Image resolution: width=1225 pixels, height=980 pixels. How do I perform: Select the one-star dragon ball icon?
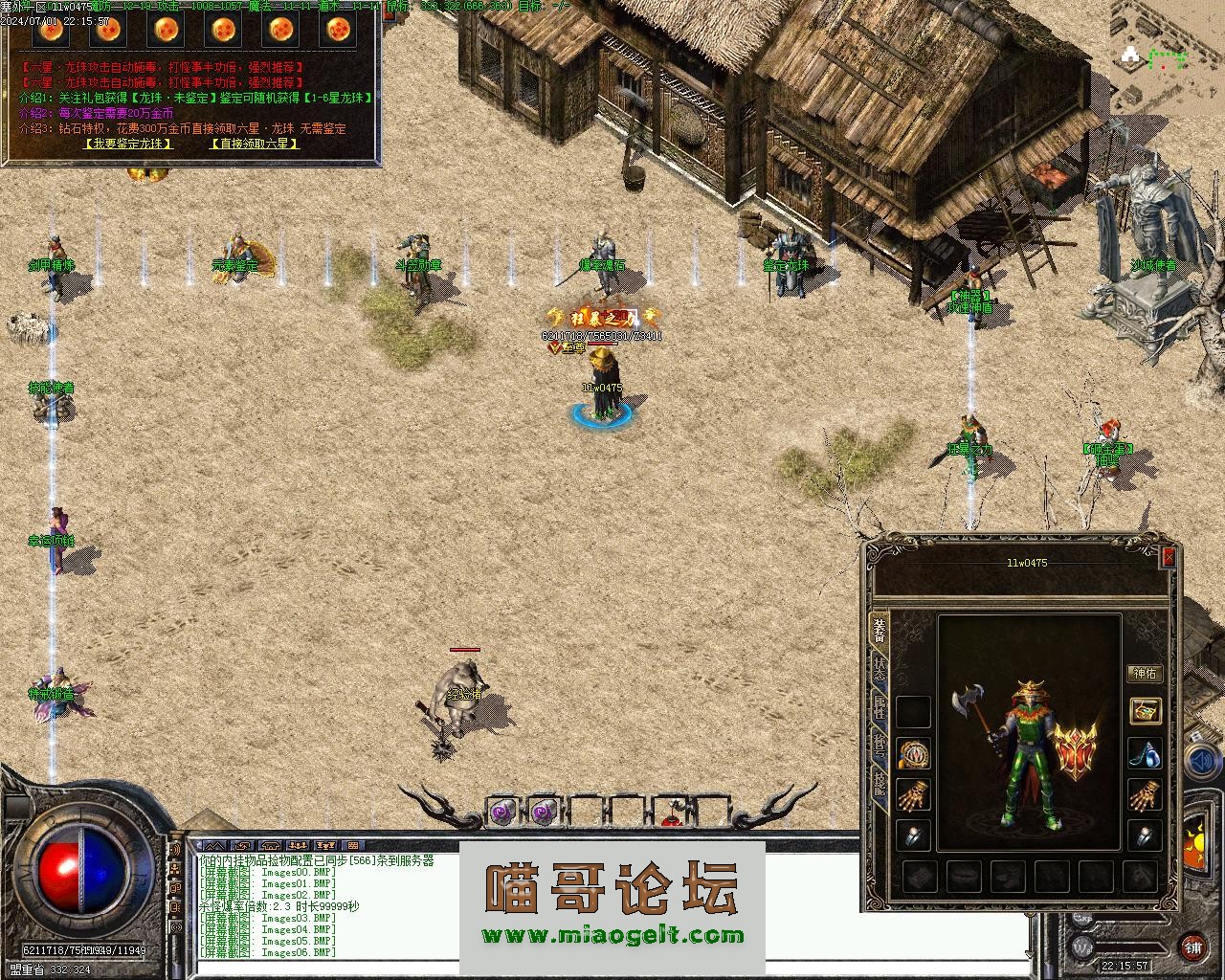point(50,31)
